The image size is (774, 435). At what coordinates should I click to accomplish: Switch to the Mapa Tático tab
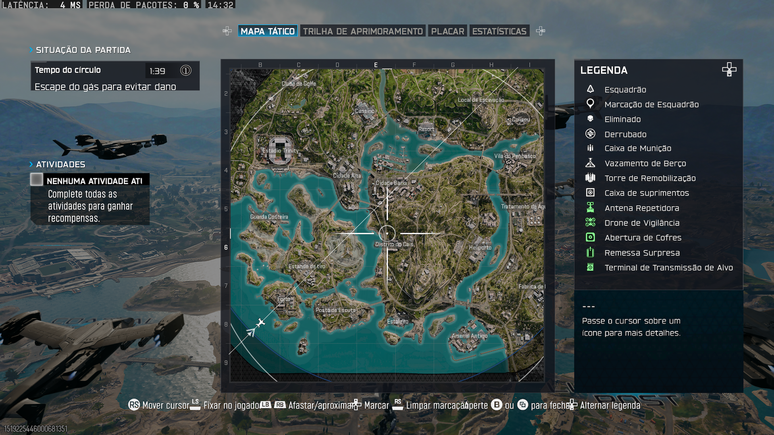tap(267, 31)
